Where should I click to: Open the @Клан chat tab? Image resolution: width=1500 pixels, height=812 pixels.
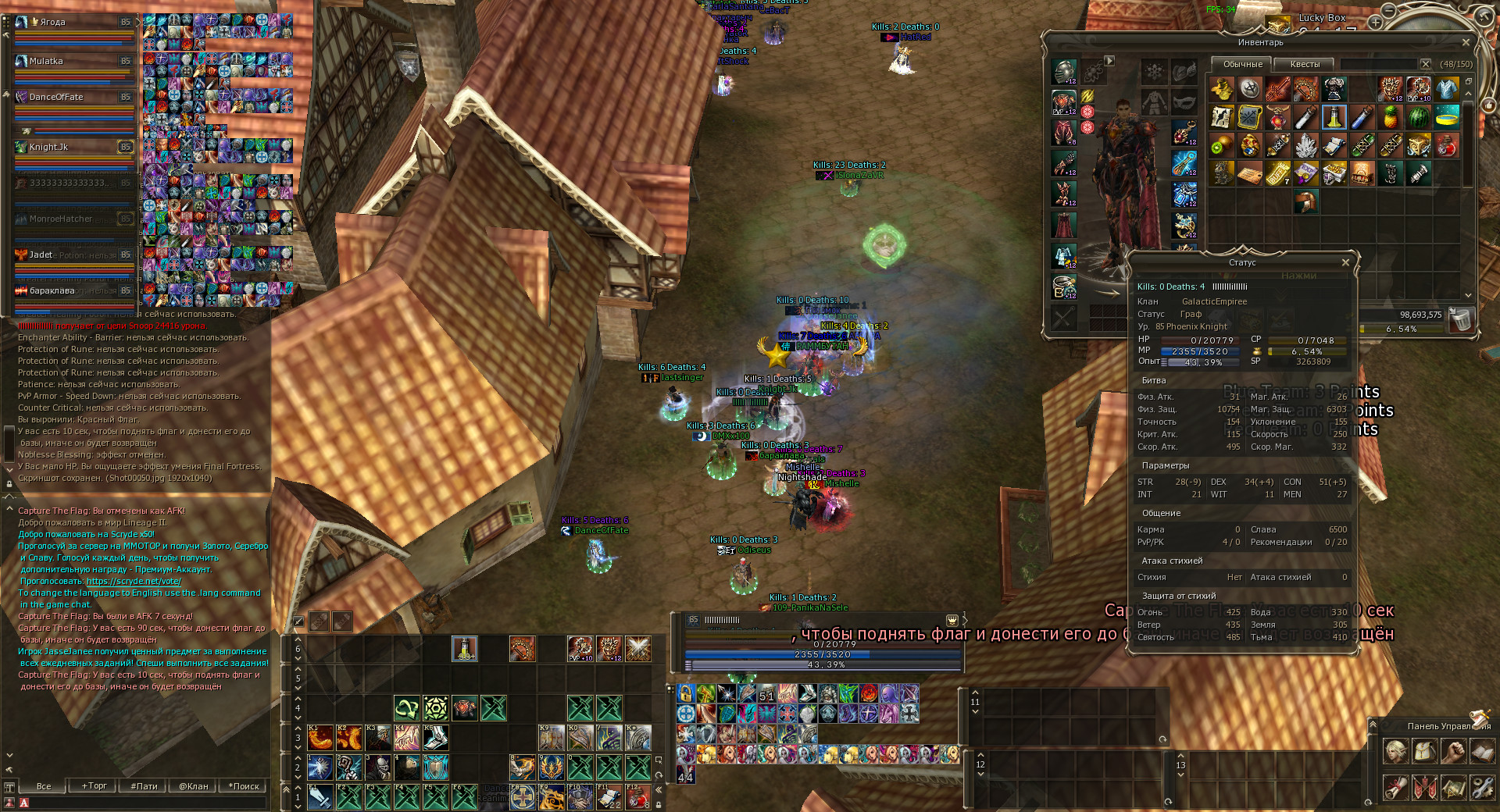[194, 786]
